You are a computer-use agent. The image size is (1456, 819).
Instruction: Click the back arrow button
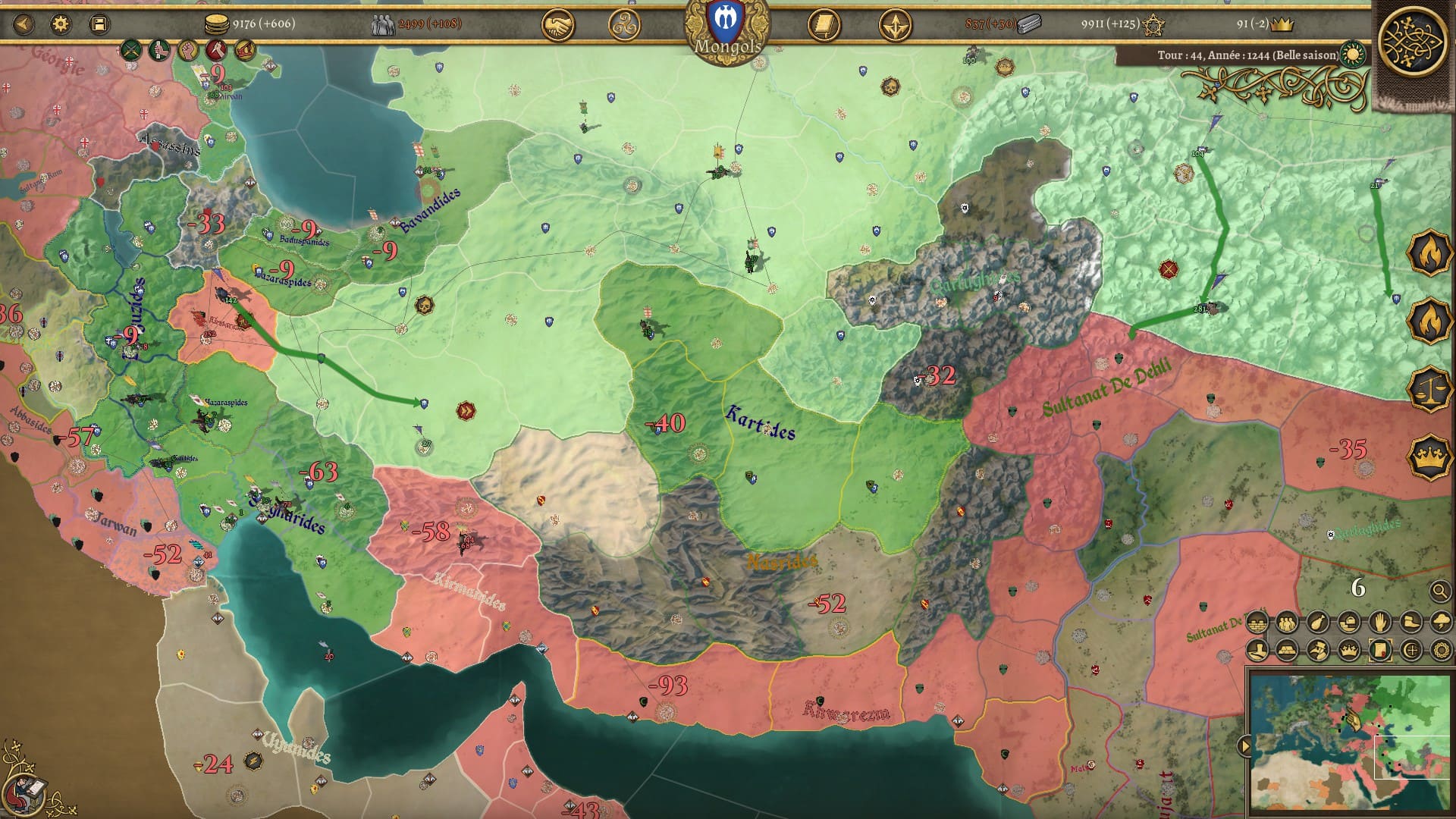click(24, 24)
